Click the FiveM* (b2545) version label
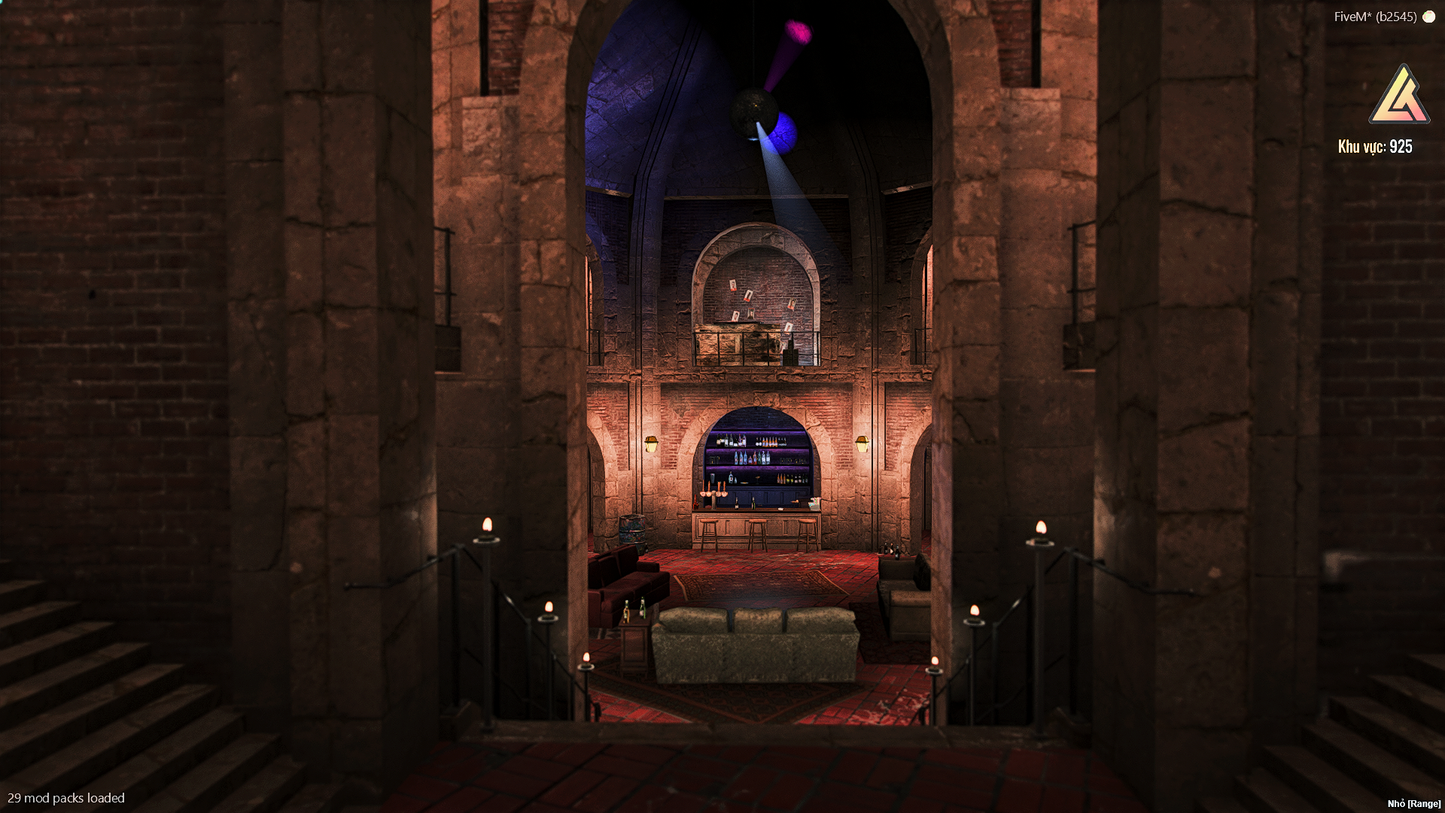Screen dimensions: 1445x813 (x=1377, y=16)
